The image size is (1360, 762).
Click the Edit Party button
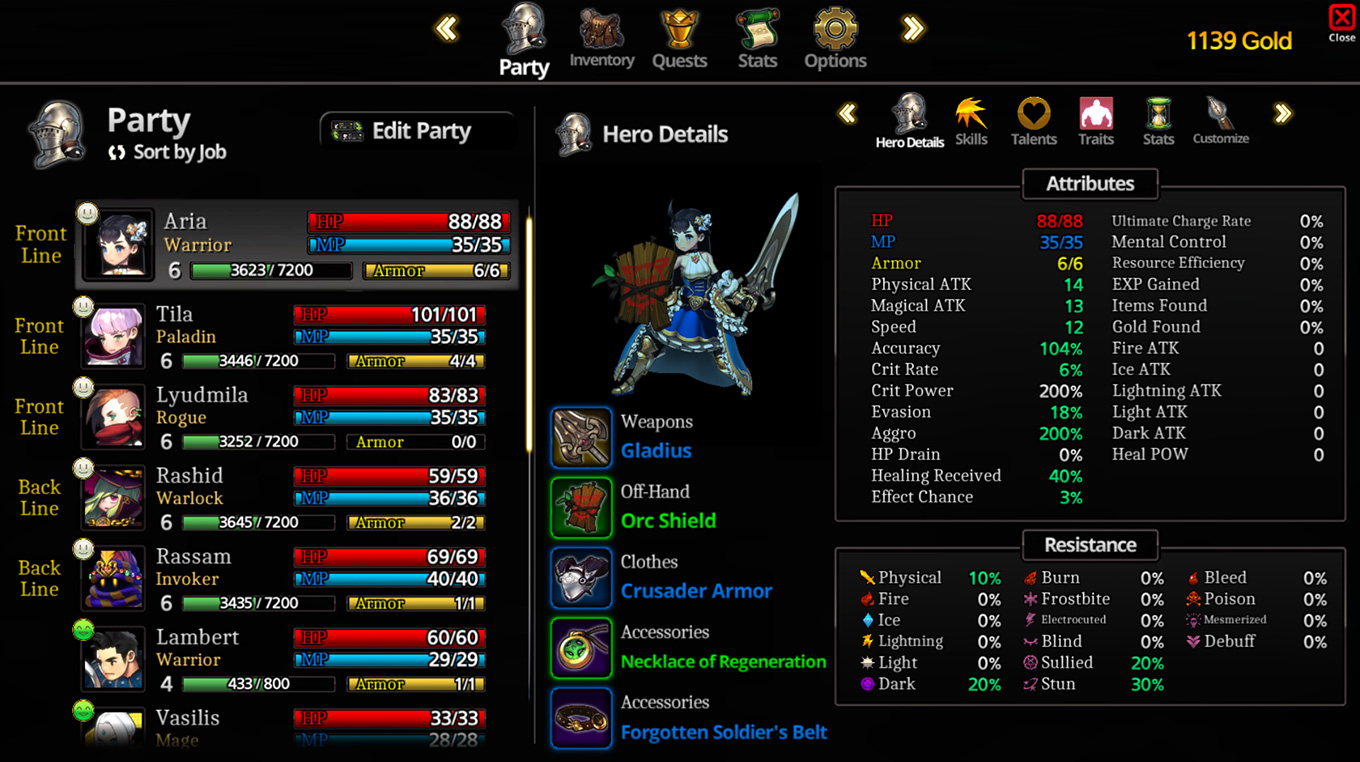417,131
